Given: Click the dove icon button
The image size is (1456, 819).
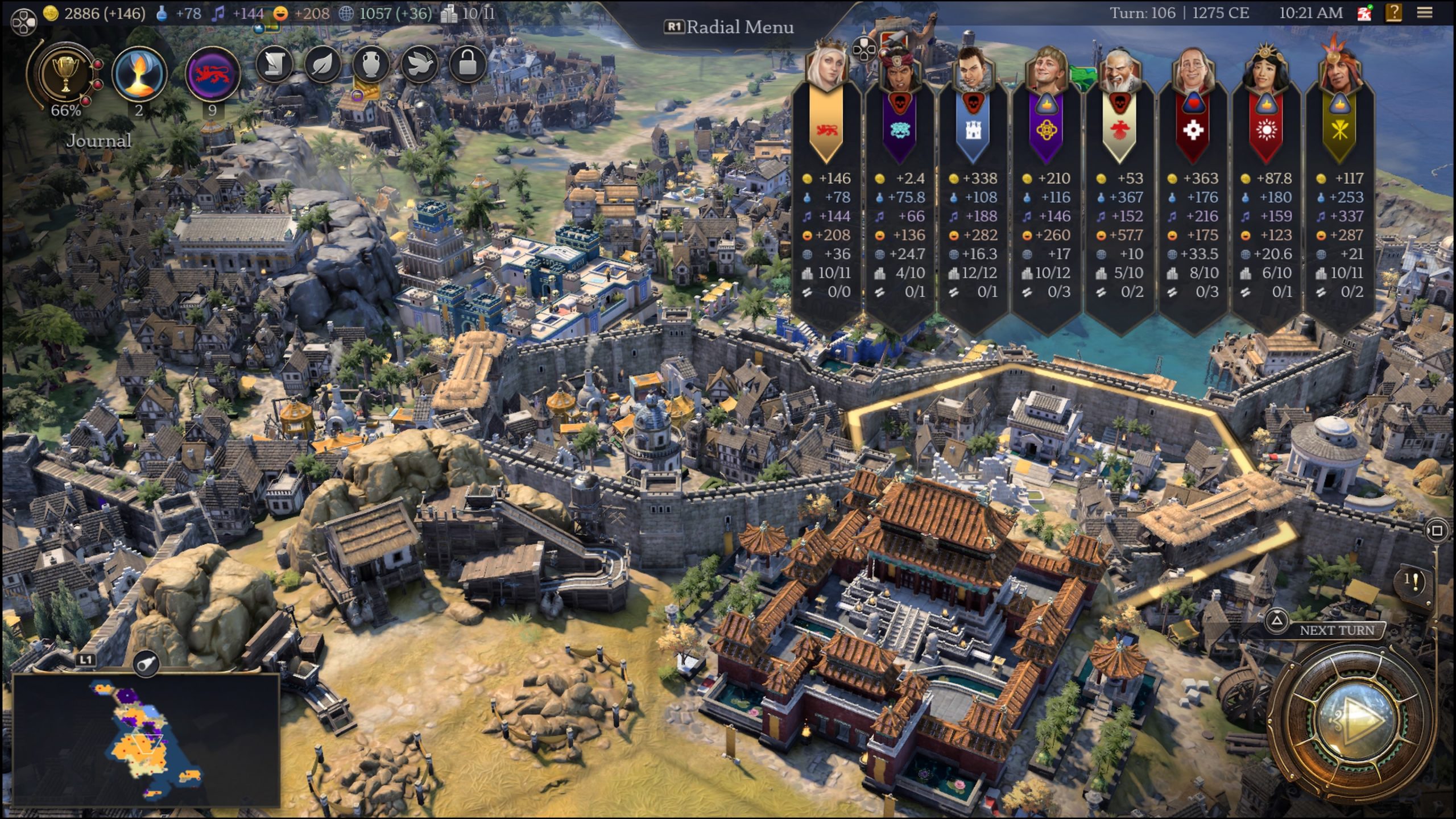Looking at the screenshot, I should coord(419,64).
